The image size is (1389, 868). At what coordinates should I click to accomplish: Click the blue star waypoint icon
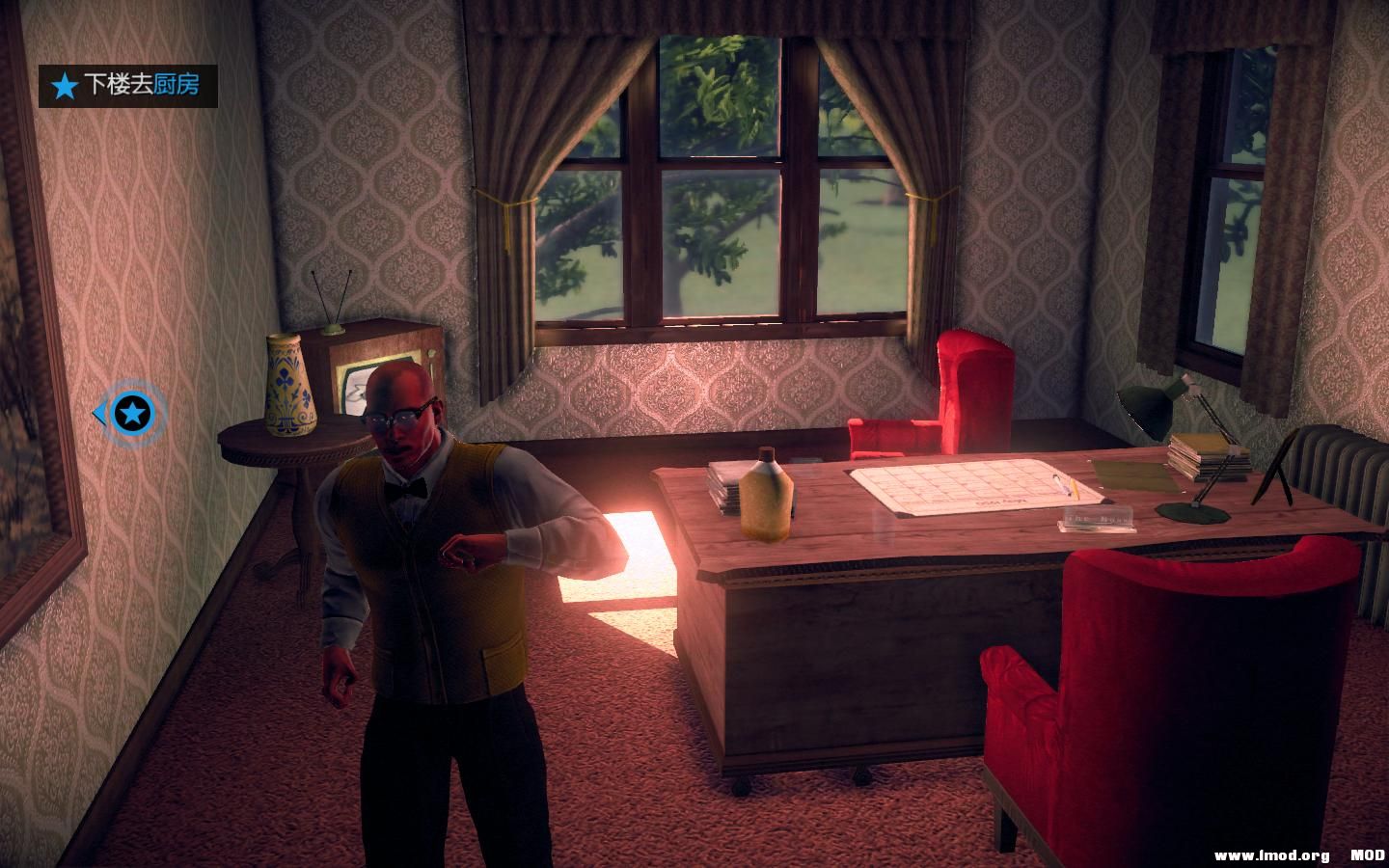tap(132, 413)
